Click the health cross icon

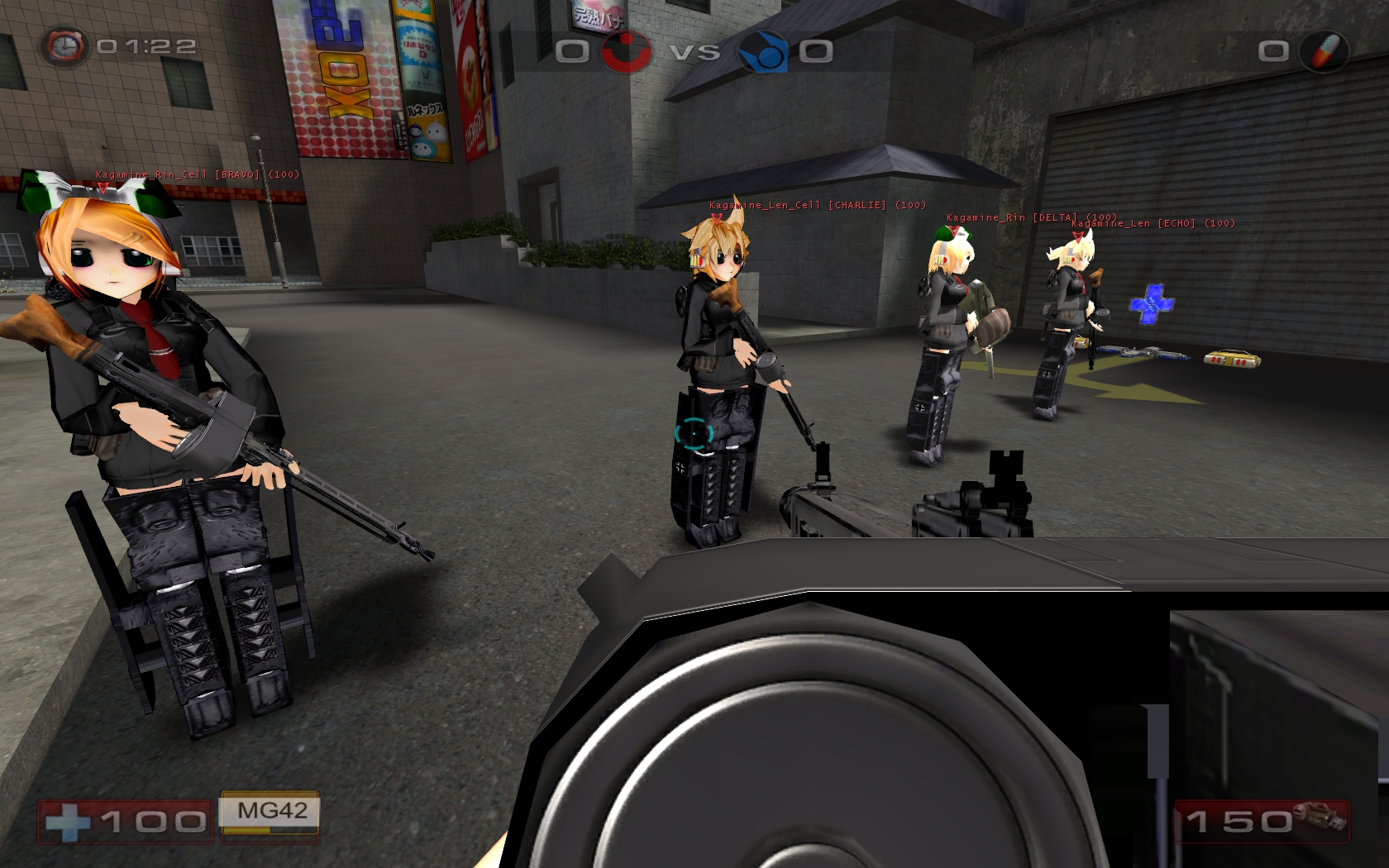click(x=67, y=822)
